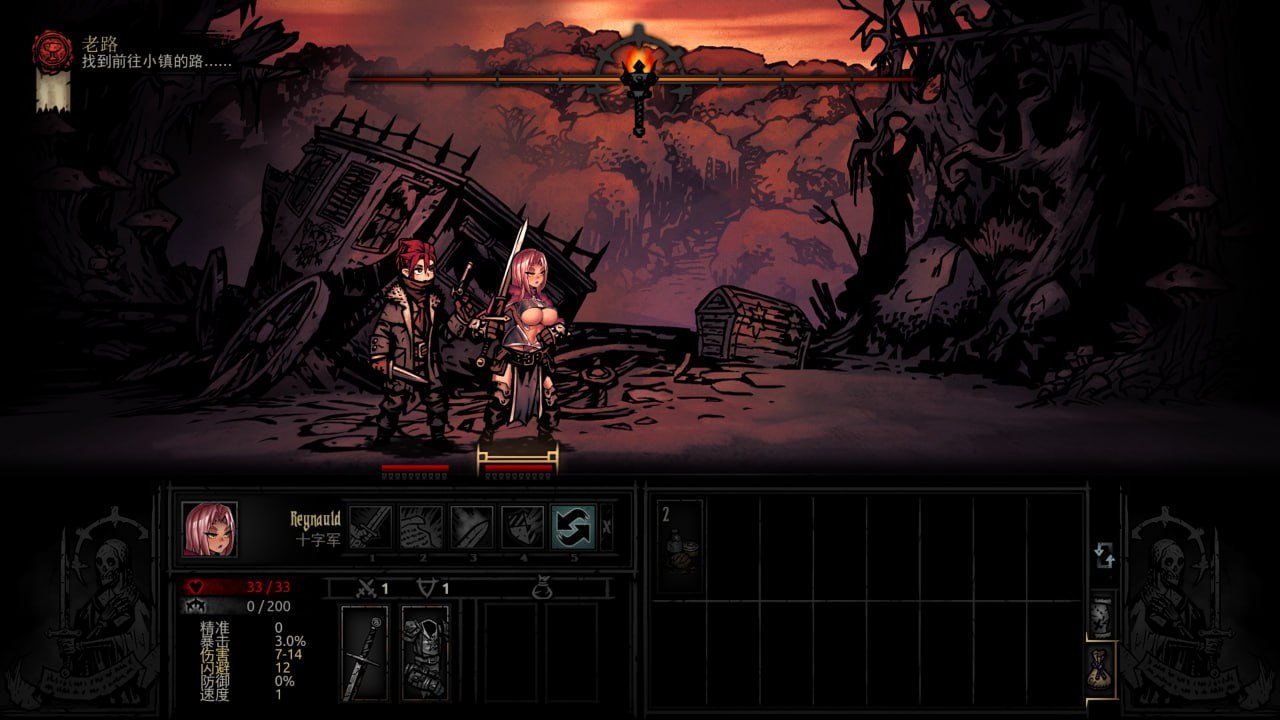
Task: Click an empty trinket slot
Action: click(x=511, y=652)
